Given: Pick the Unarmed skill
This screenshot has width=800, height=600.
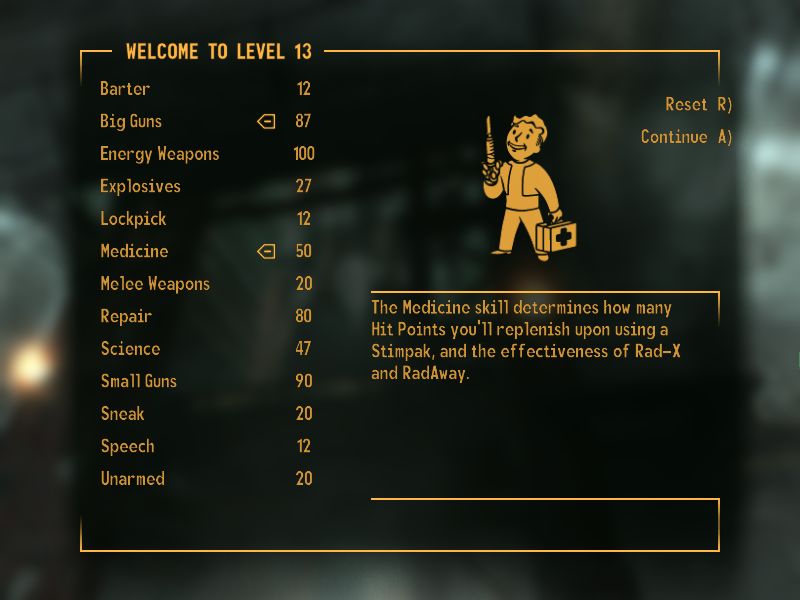Looking at the screenshot, I should tap(132, 479).
